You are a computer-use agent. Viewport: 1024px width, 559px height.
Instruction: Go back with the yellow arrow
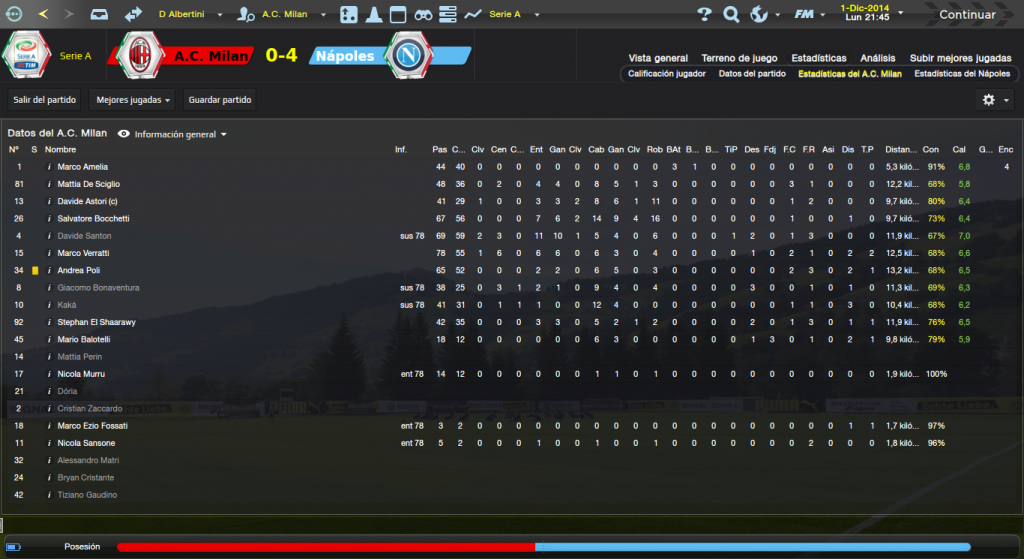(42, 15)
